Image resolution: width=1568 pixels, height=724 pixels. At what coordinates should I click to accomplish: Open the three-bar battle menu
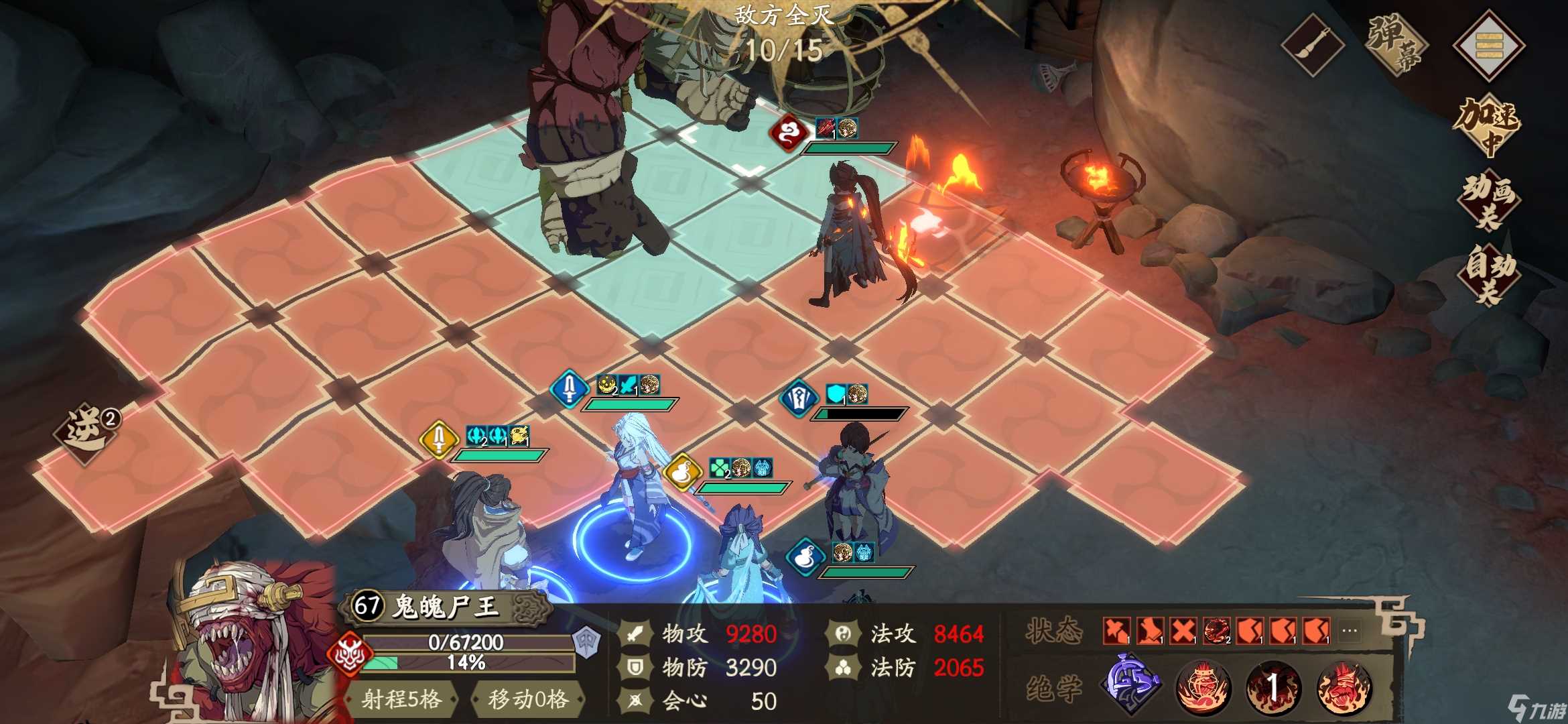pos(1488,45)
